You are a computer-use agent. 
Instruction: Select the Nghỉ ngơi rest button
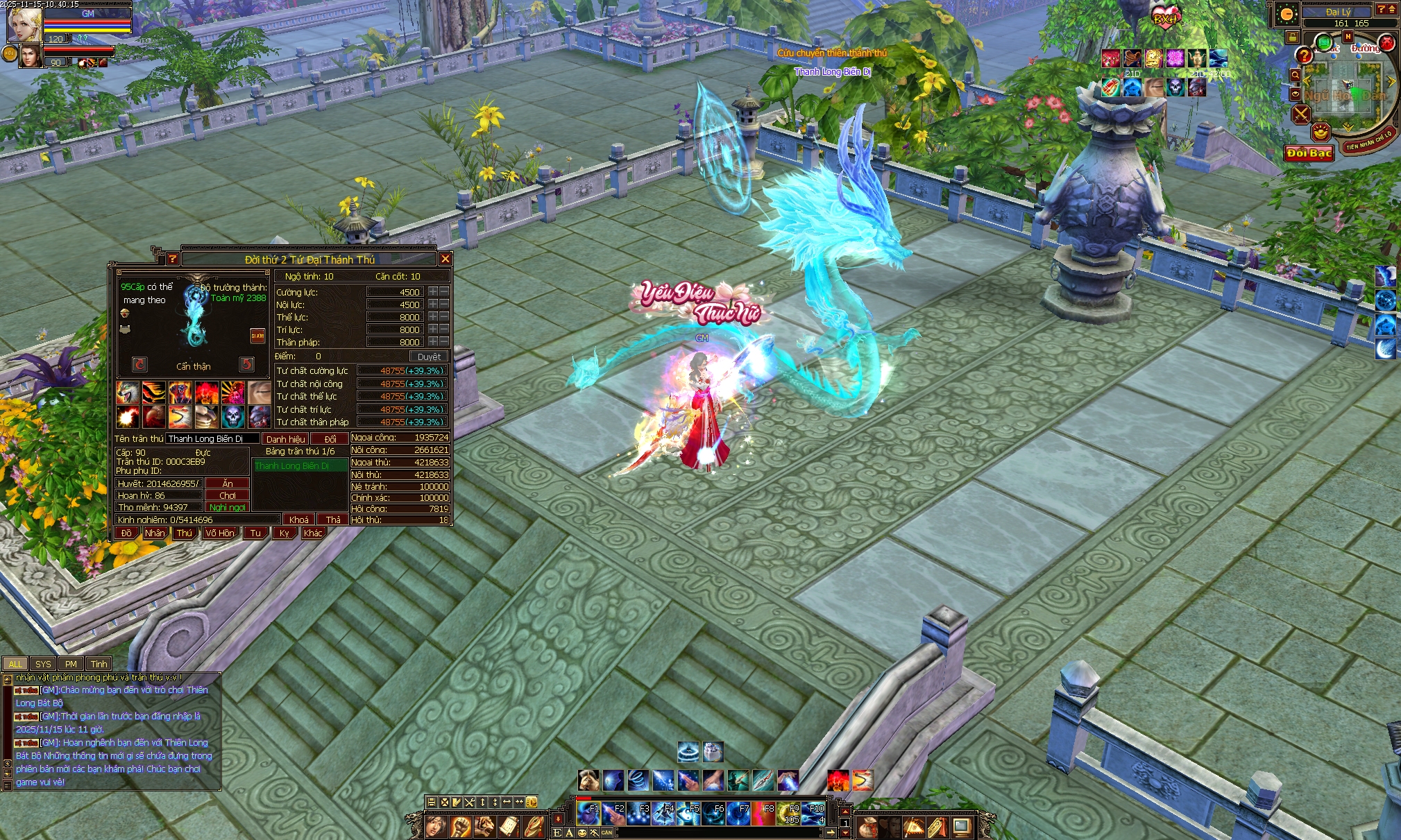(228, 507)
